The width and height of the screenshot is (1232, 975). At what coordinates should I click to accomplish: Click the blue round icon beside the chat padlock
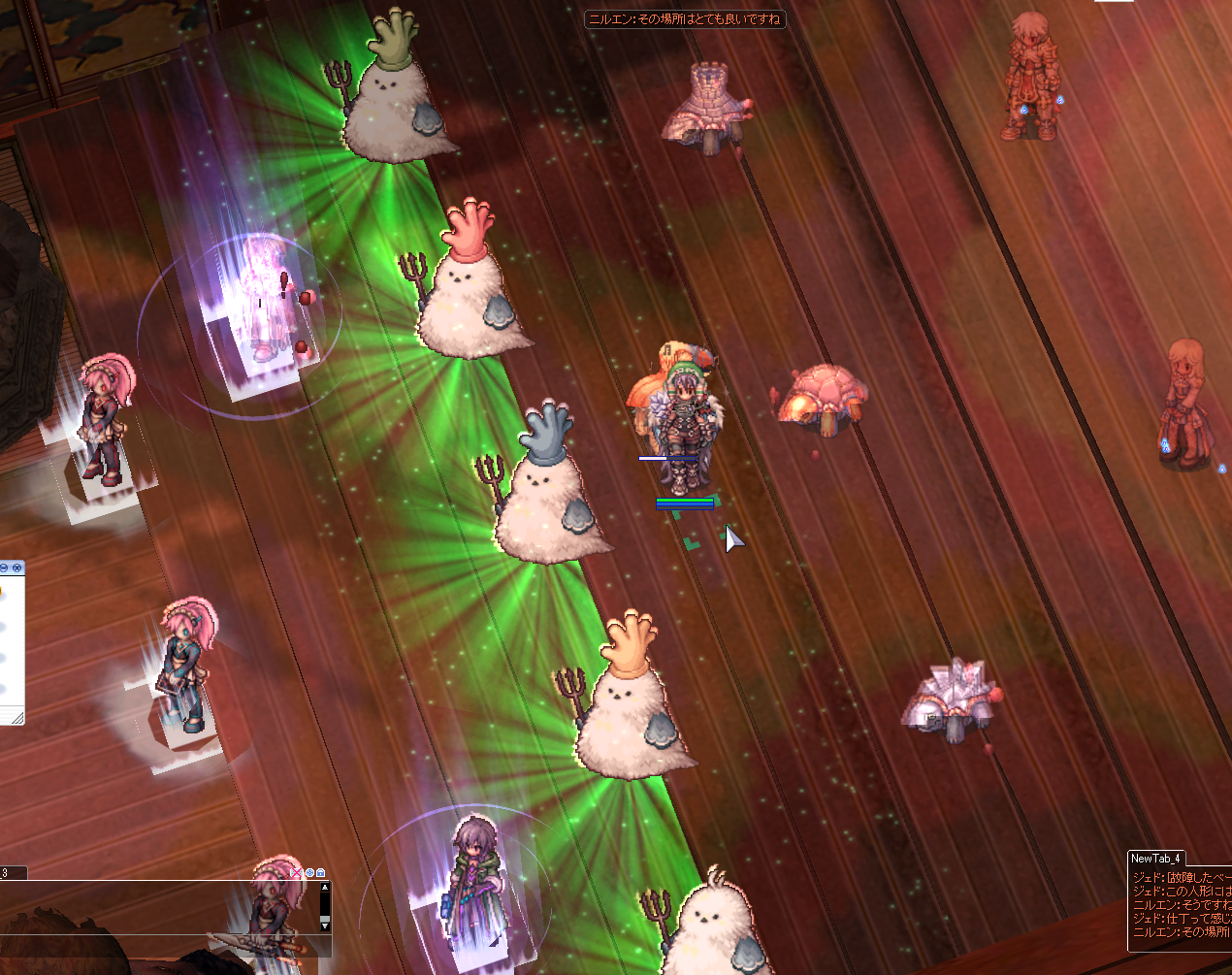[309, 873]
